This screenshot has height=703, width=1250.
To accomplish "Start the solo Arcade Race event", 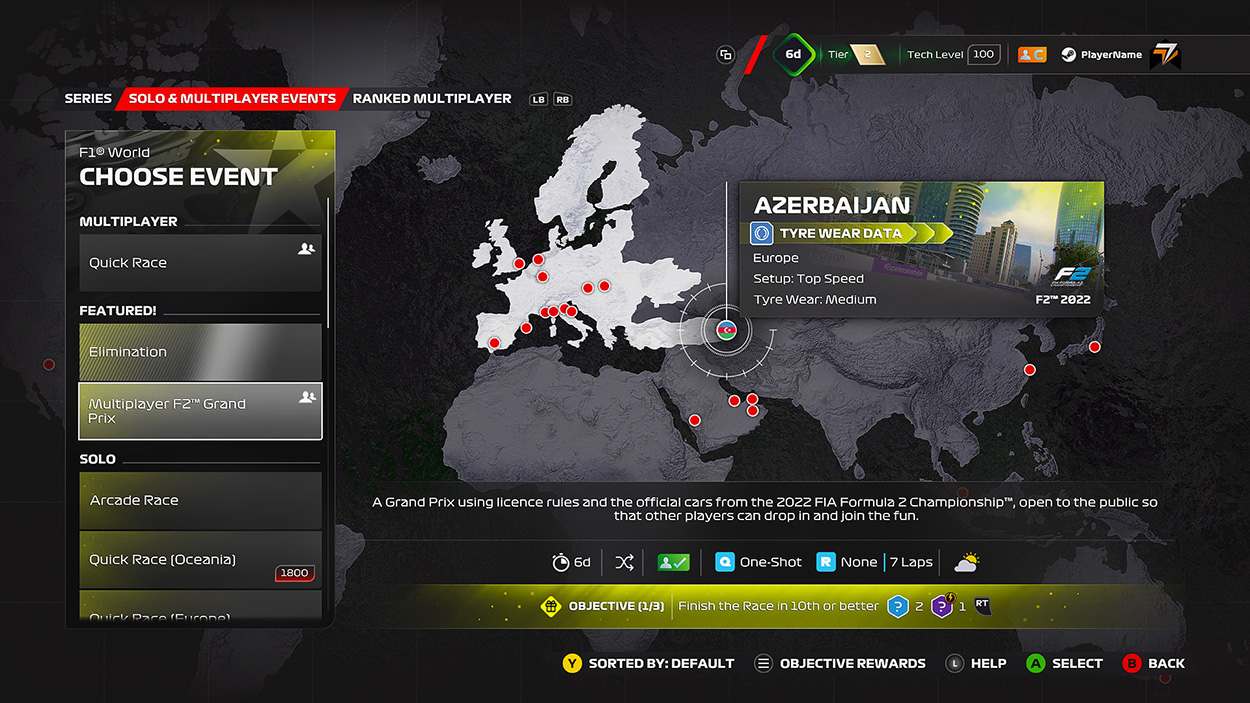I will [200, 500].
